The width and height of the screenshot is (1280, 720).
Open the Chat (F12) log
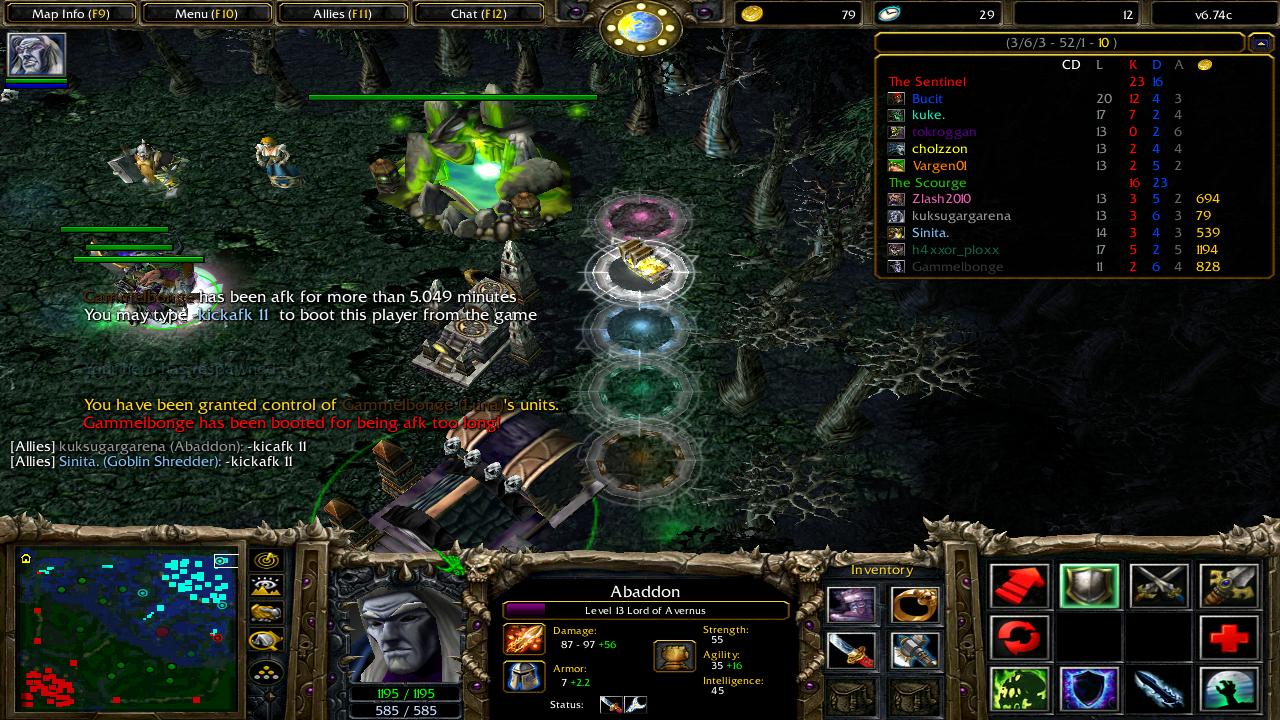tap(478, 14)
